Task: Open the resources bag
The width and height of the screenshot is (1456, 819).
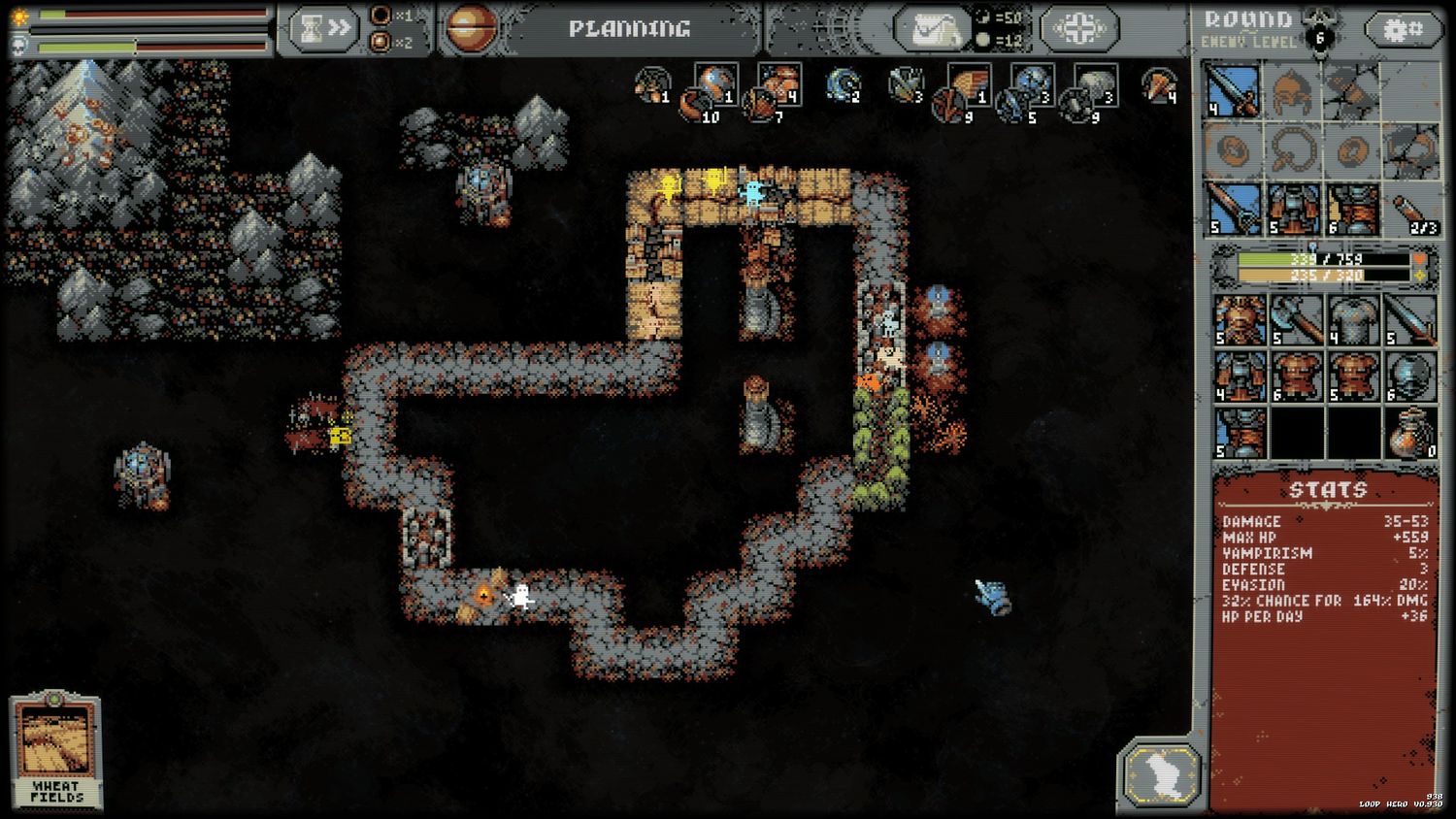Action: (932, 29)
